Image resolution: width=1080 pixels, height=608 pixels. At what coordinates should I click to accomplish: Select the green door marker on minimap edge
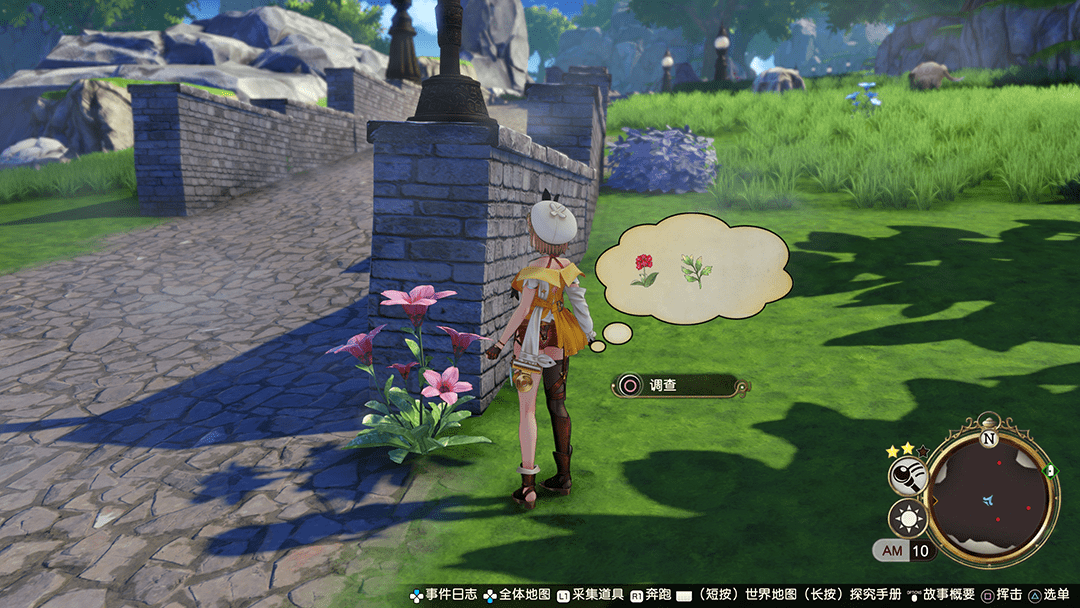[1049, 470]
